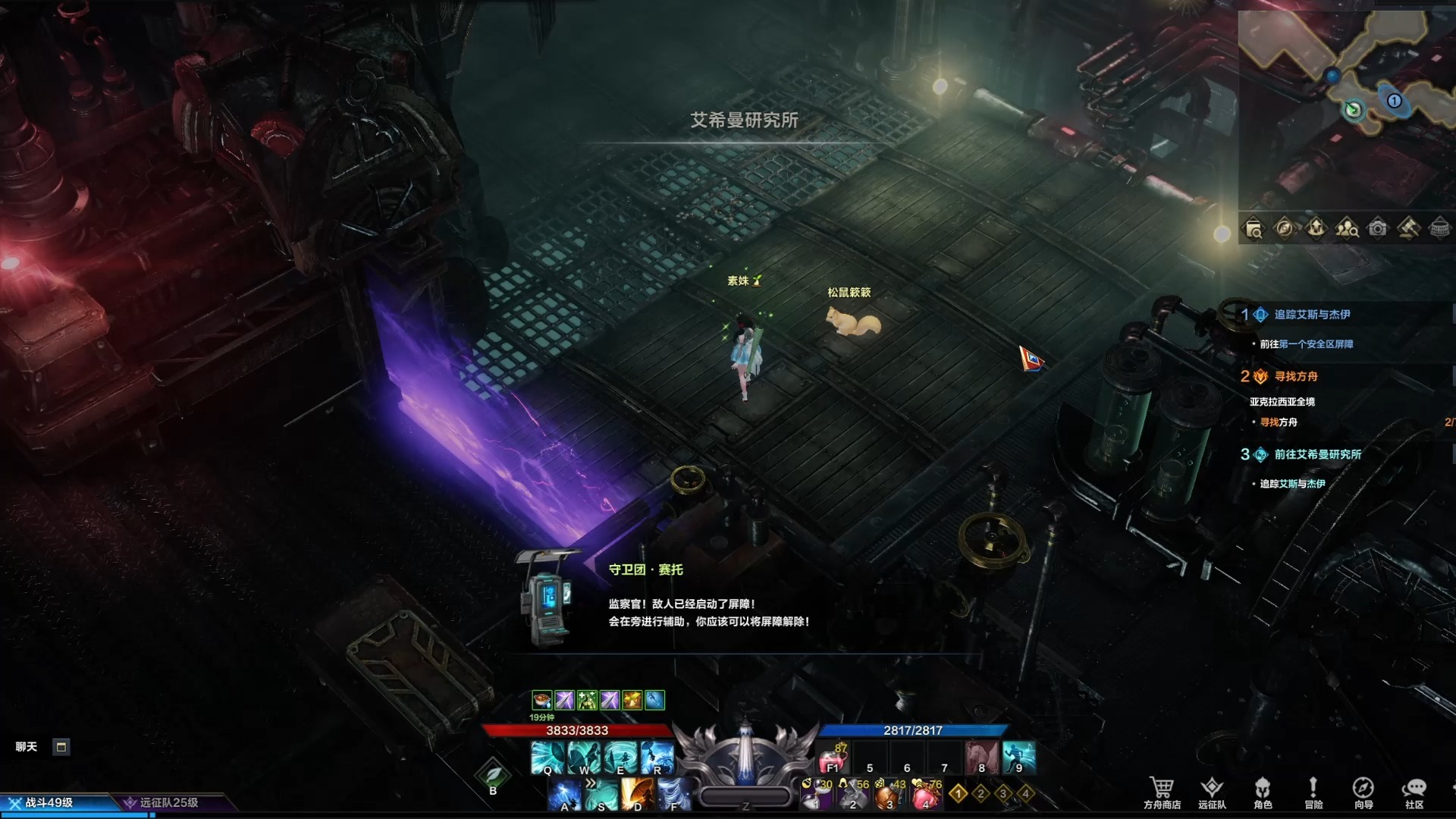Select quest 寻找方舟 in tracker
This screenshot has width=1456, height=819.
click(x=1295, y=376)
